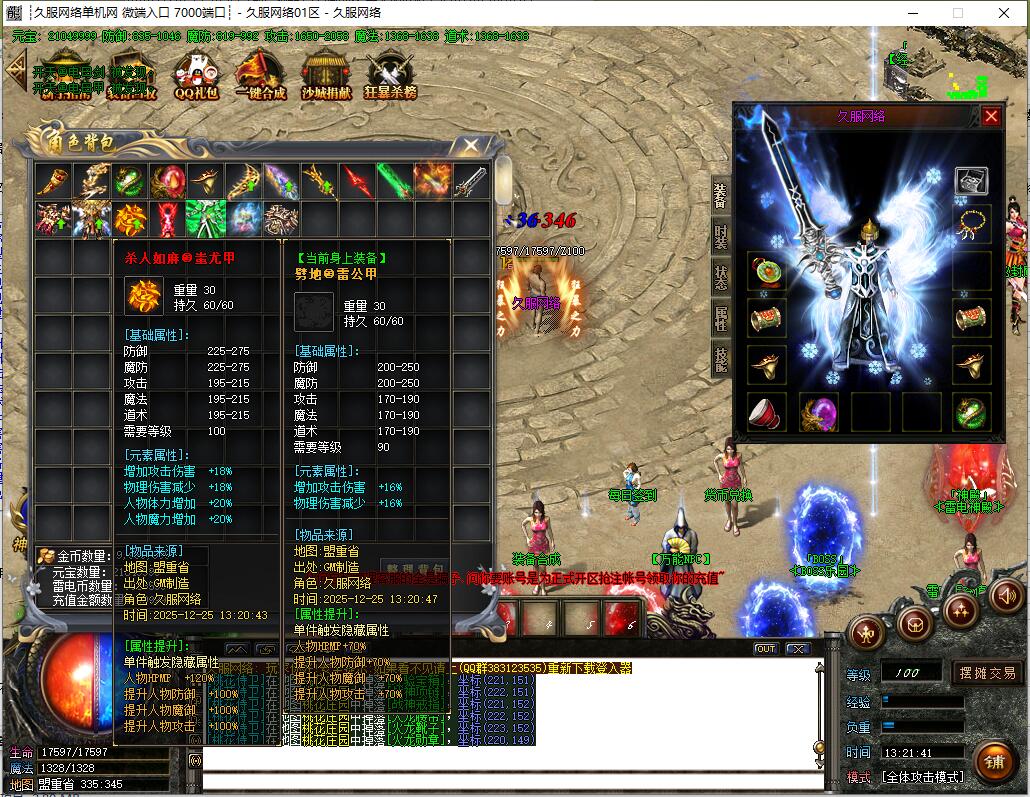The image size is (1030, 797).
Task: Click the 摆摊交易 stall trade button
Action: click(x=986, y=673)
